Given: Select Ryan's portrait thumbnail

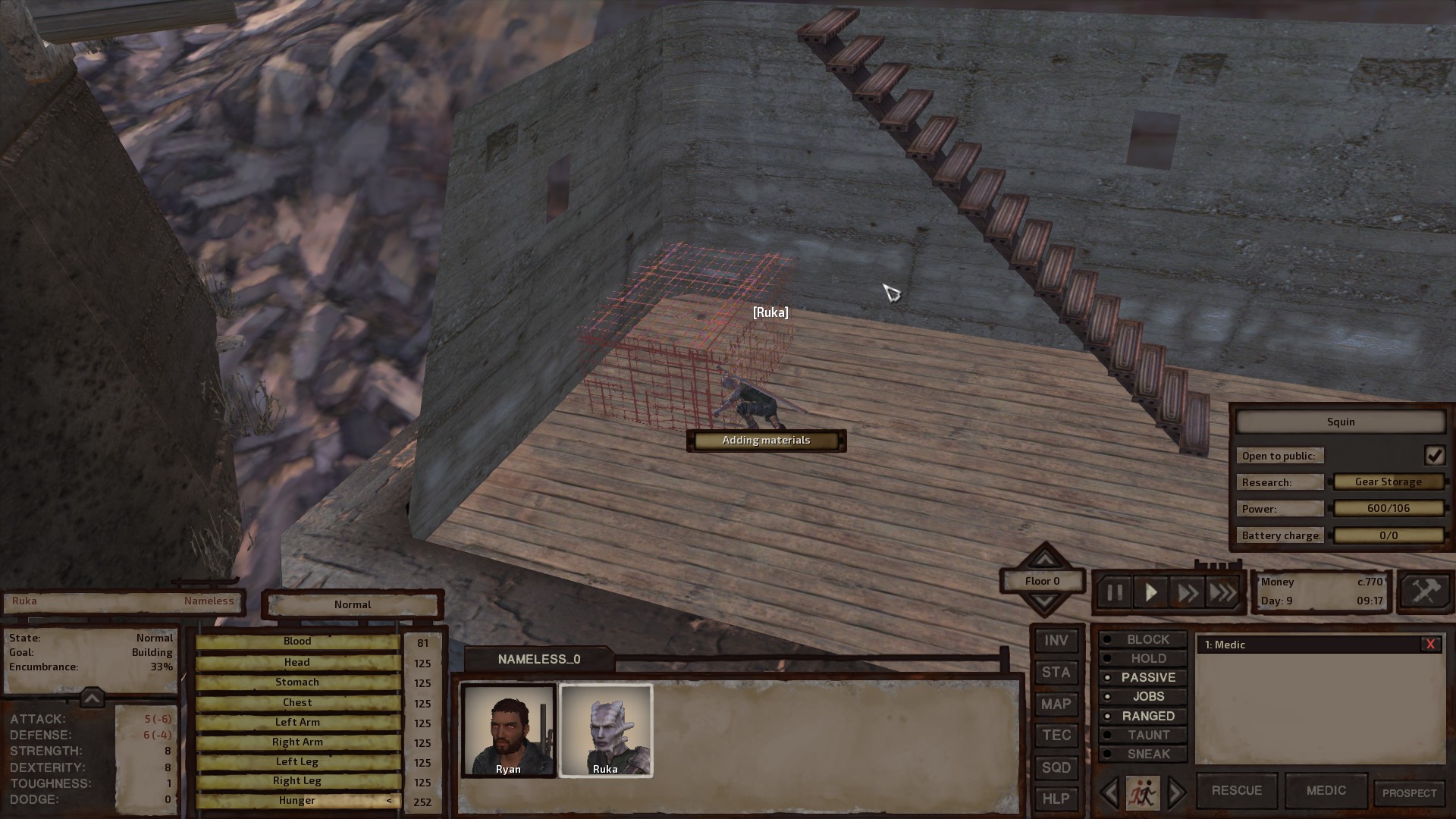Looking at the screenshot, I should [508, 730].
